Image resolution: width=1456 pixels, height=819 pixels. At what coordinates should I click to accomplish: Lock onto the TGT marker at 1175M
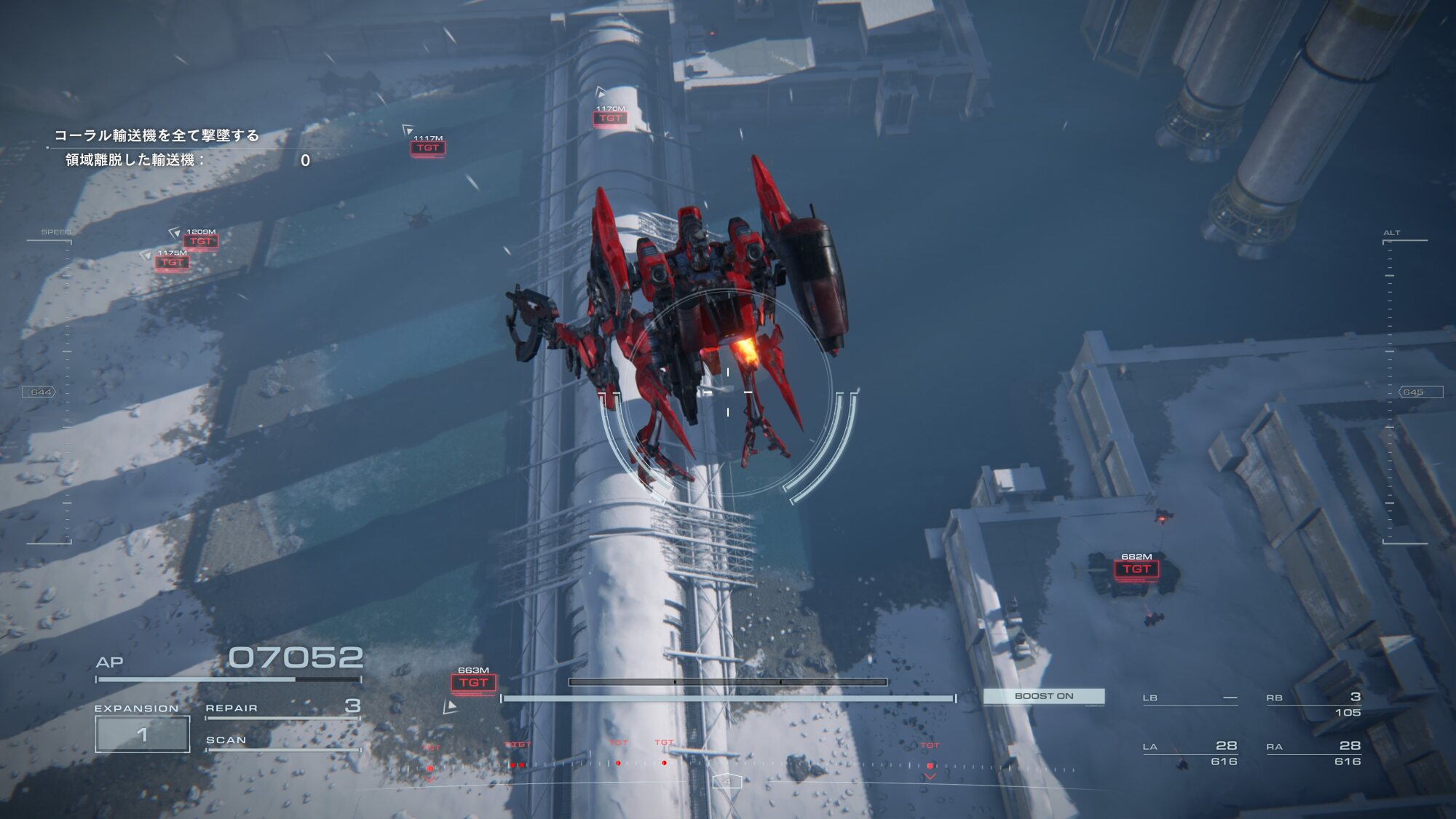(x=172, y=262)
